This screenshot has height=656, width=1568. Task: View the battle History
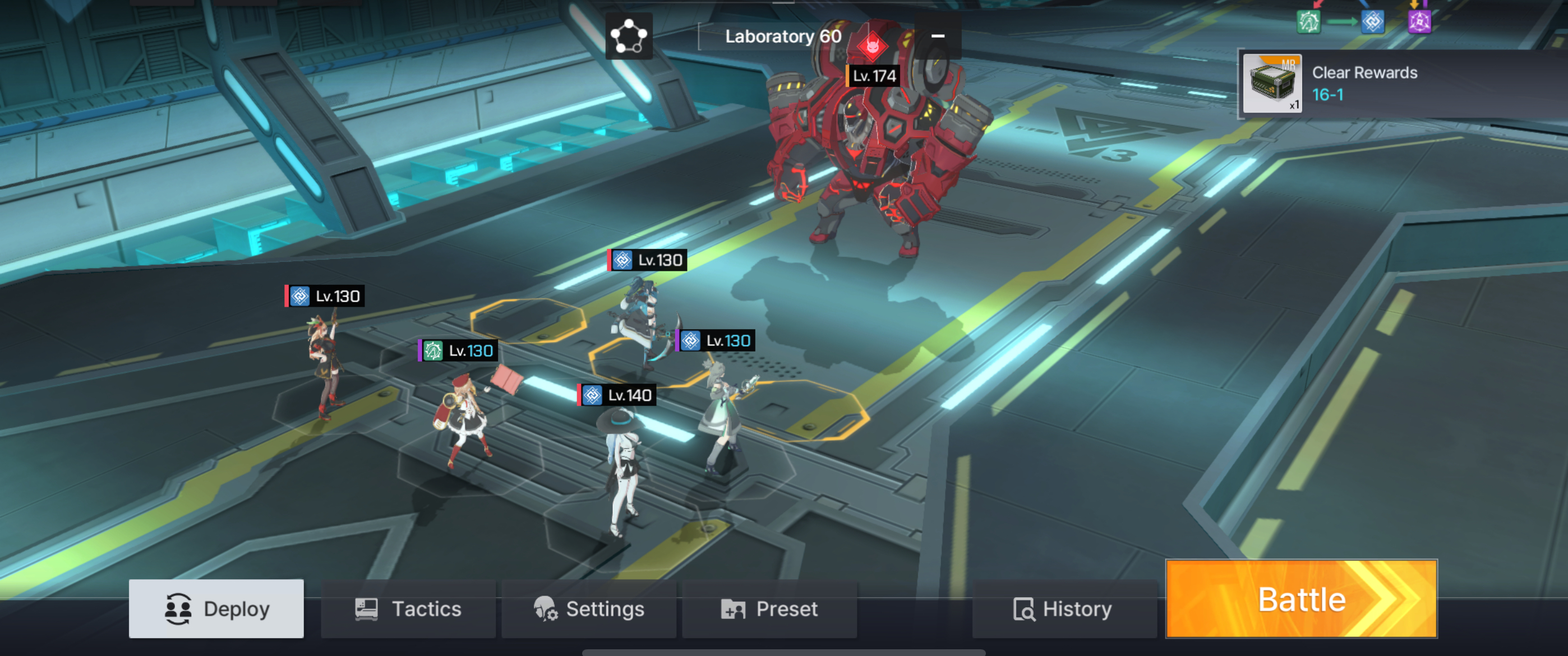(1063, 608)
